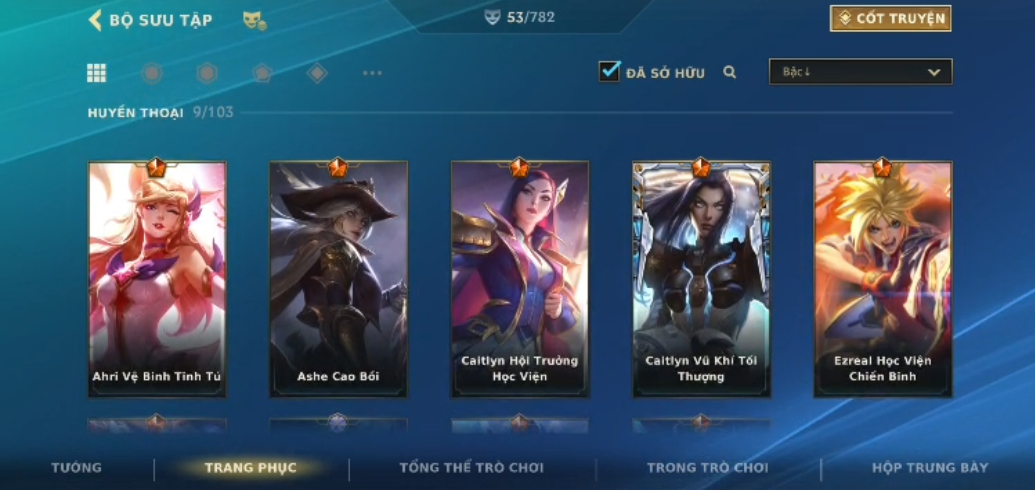
Task: Switch to Trong Trò Chơi tab
Action: click(707, 468)
